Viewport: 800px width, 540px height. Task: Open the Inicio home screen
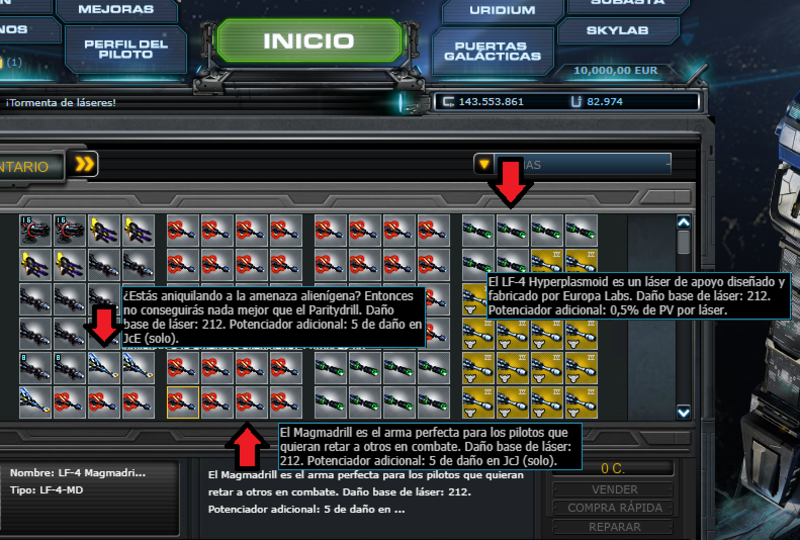308,42
